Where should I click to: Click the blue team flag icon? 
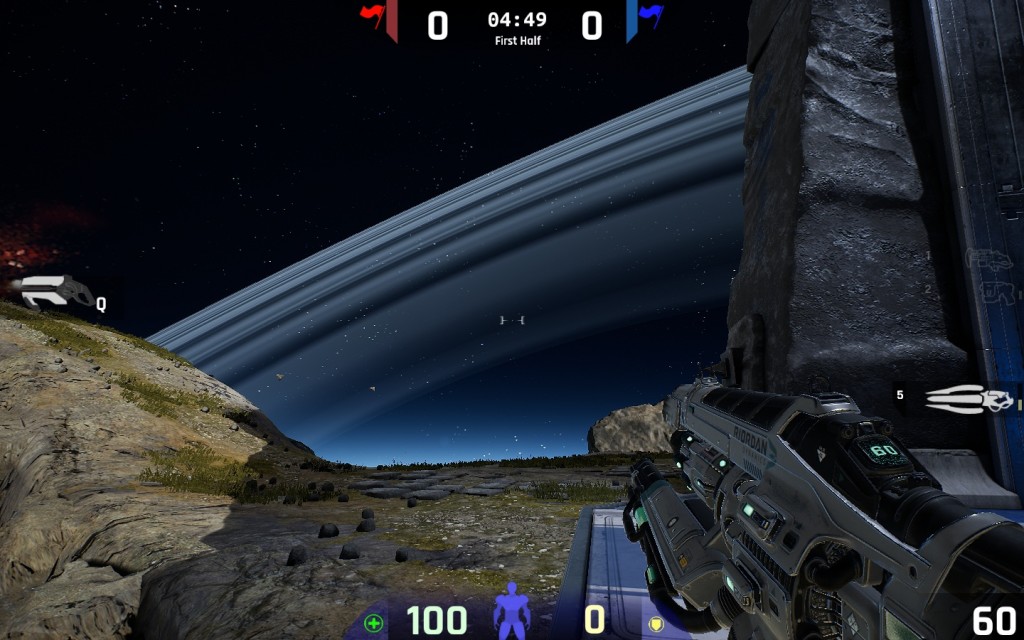(x=651, y=15)
